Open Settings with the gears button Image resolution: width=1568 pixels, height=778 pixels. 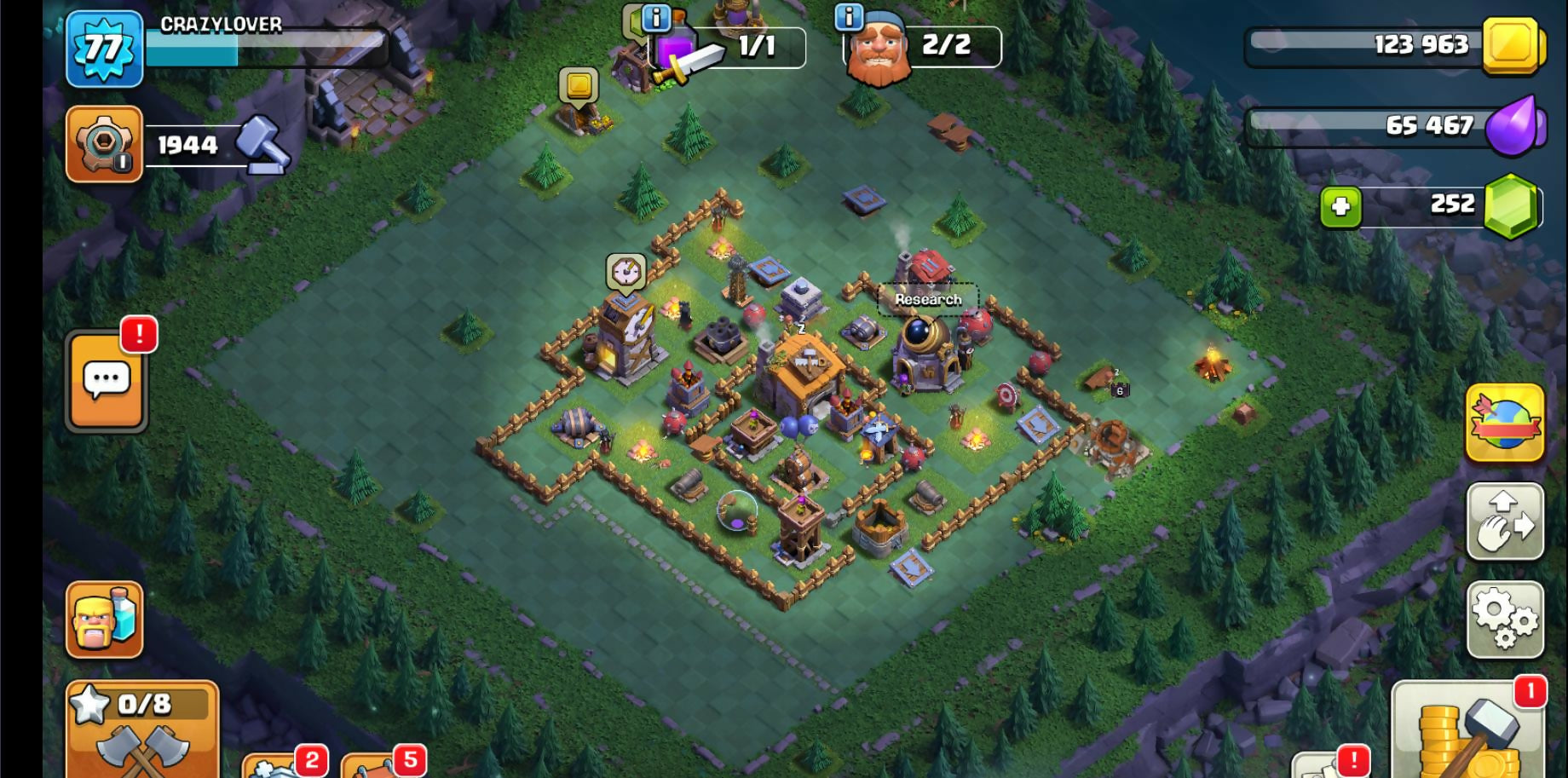point(1505,620)
